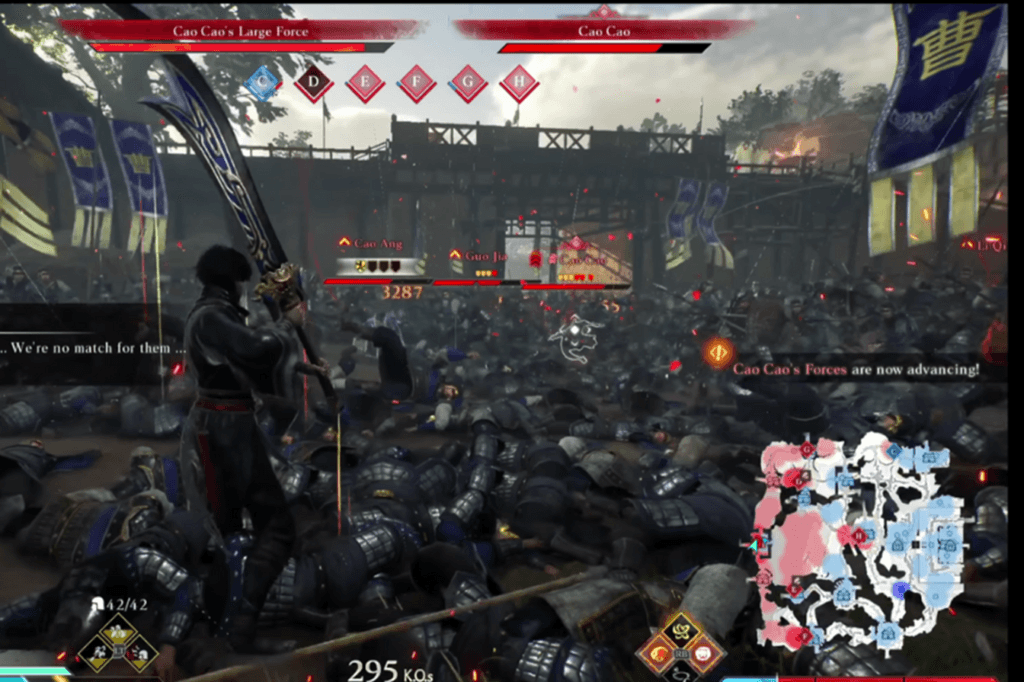
Task: Choose the red E base marker
Action: [365, 83]
